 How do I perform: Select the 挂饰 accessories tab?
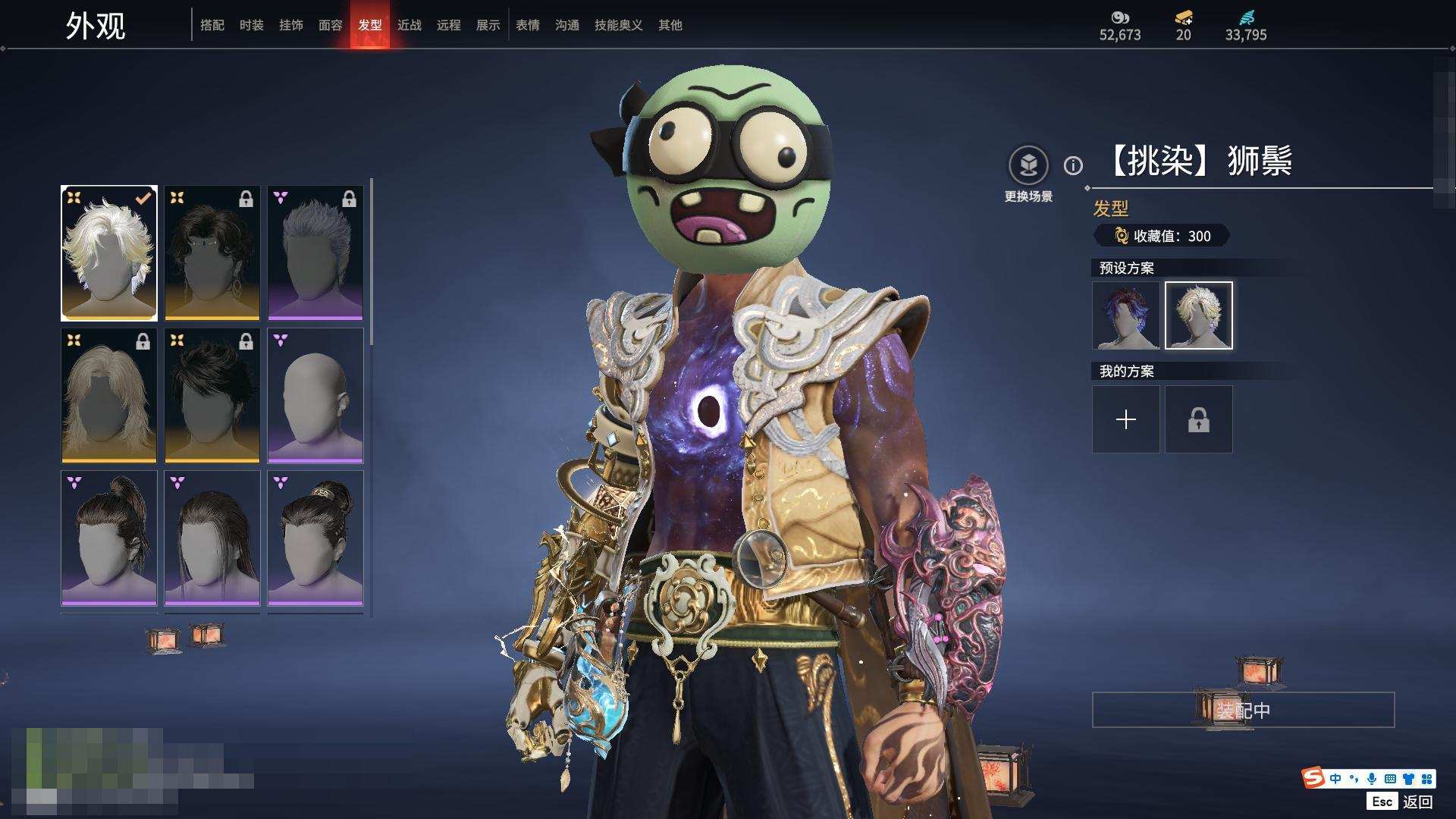pos(291,25)
